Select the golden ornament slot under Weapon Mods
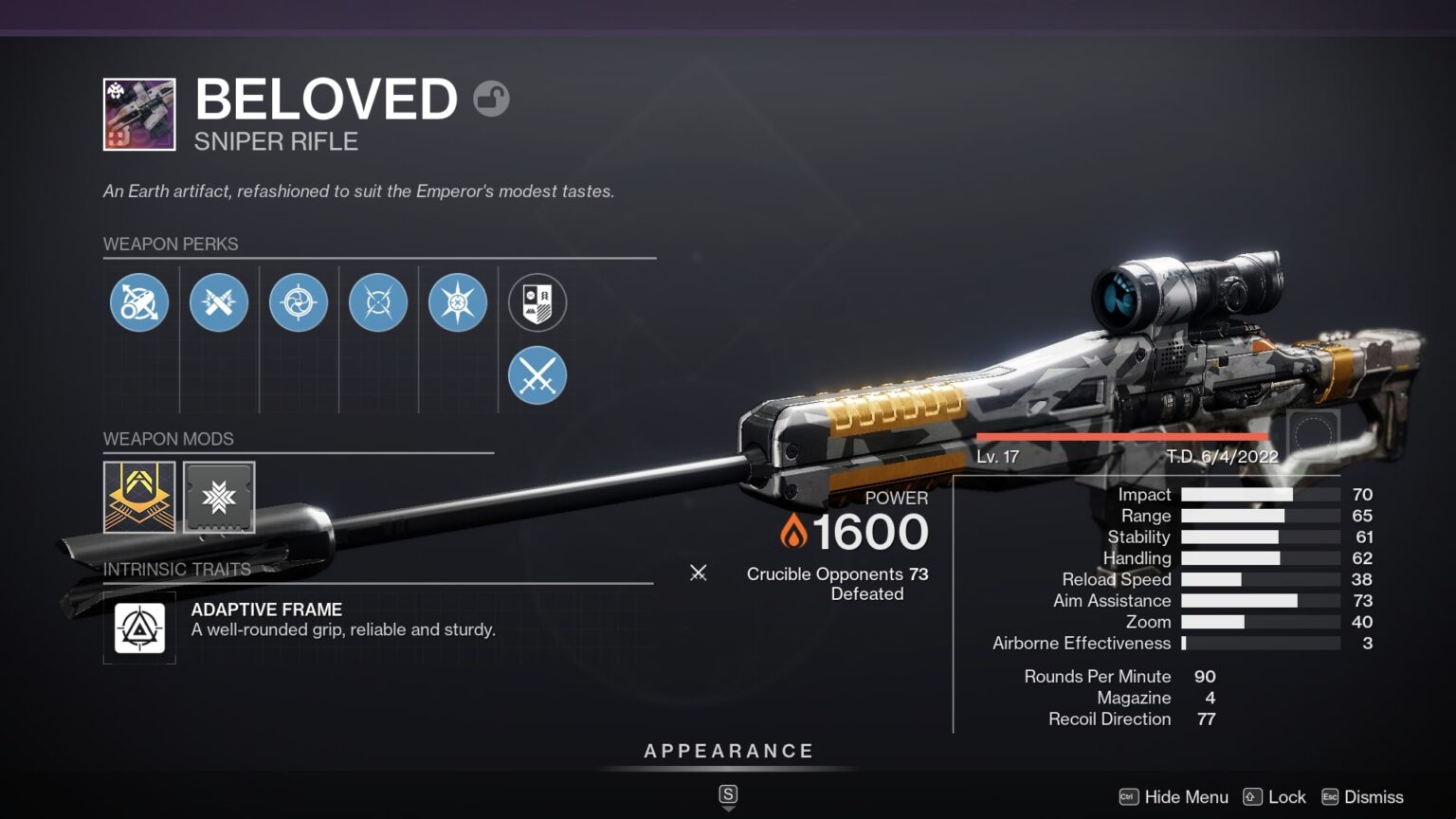1456x819 pixels. tap(139, 497)
